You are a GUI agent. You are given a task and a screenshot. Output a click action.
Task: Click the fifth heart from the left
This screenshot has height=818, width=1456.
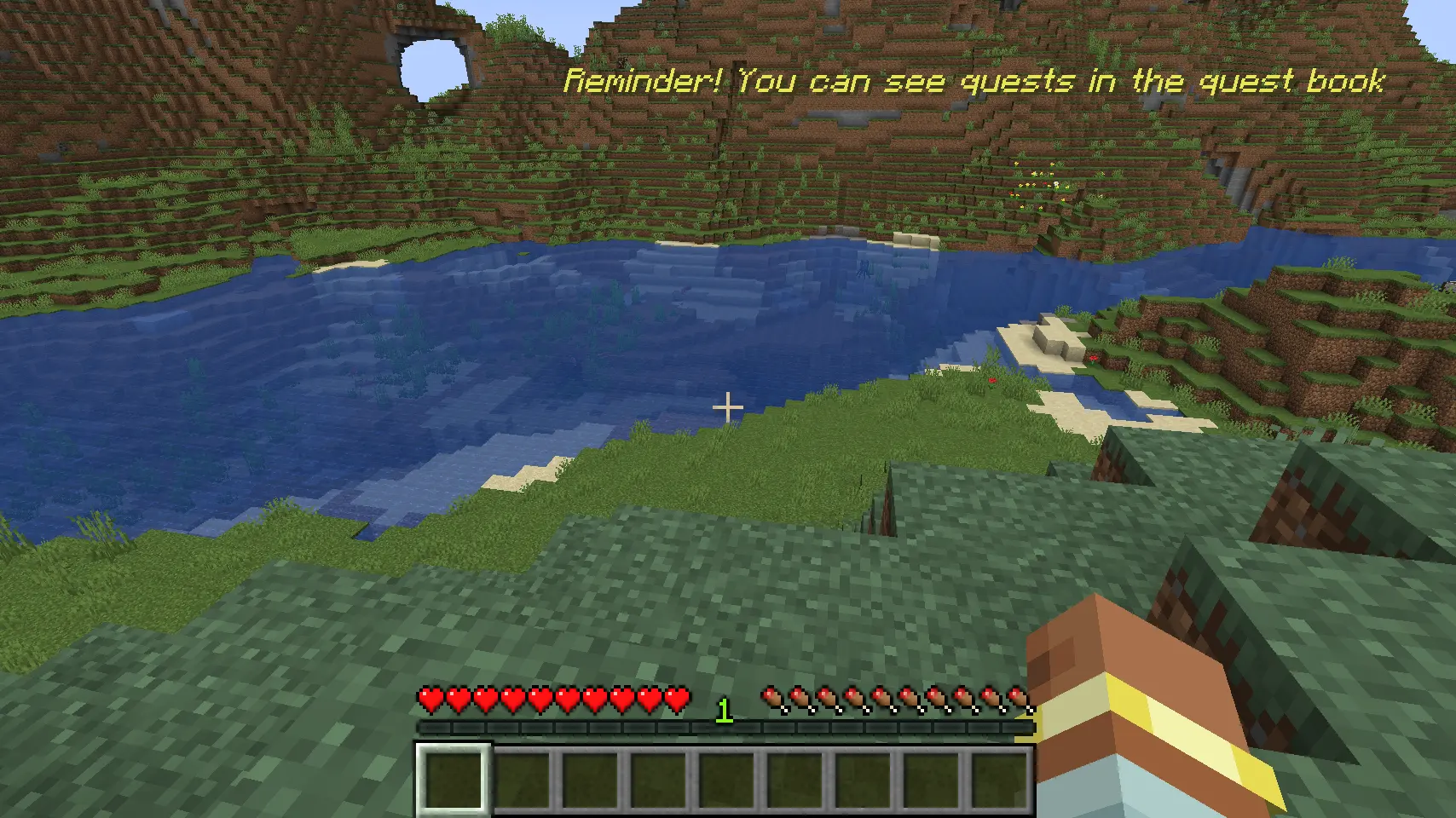tap(540, 699)
